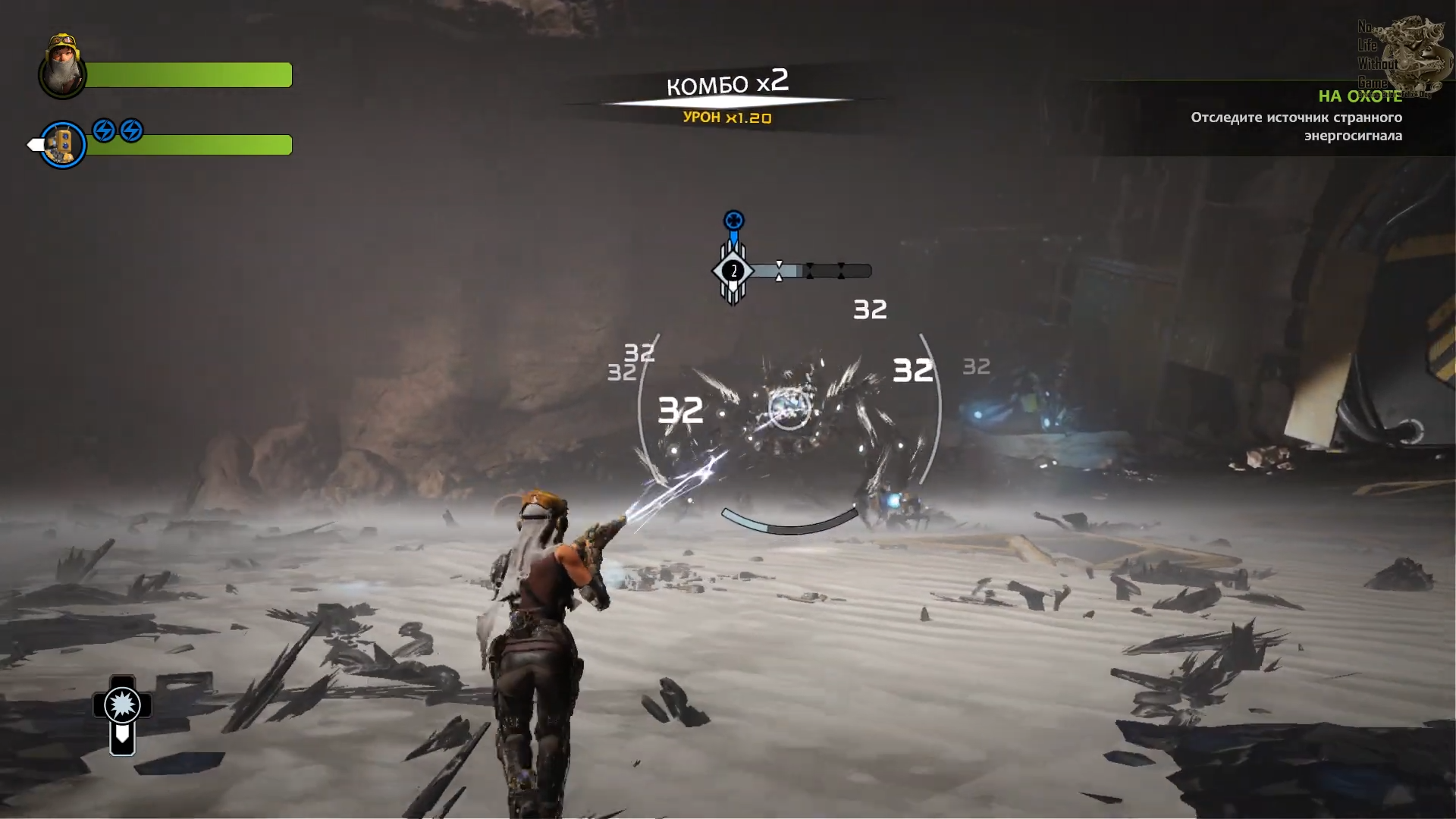
Task: Open the НА ОХОТЕ quest tracker
Action: coord(1360,96)
